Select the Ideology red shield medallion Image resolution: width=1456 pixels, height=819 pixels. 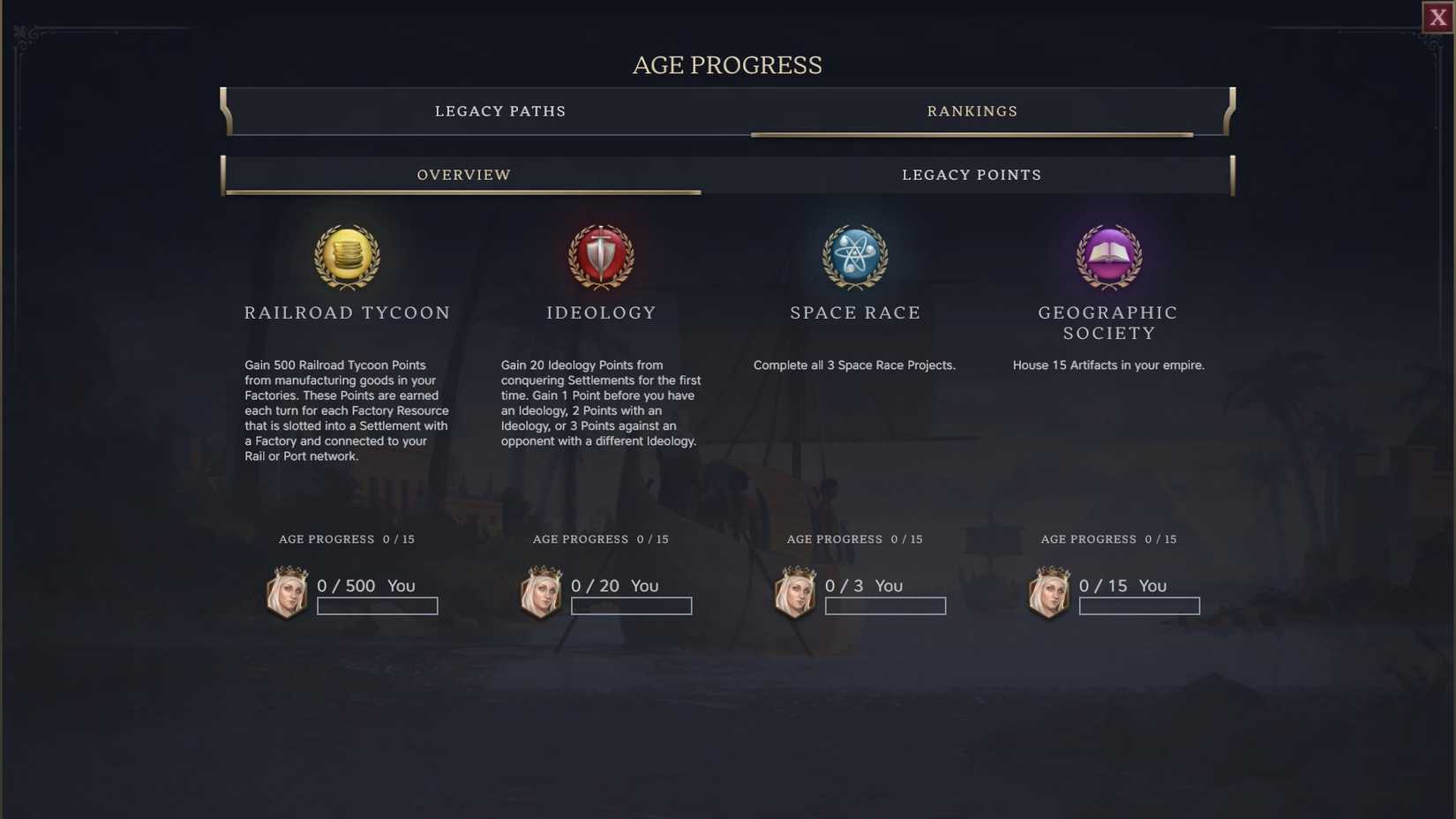coord(601,258)
